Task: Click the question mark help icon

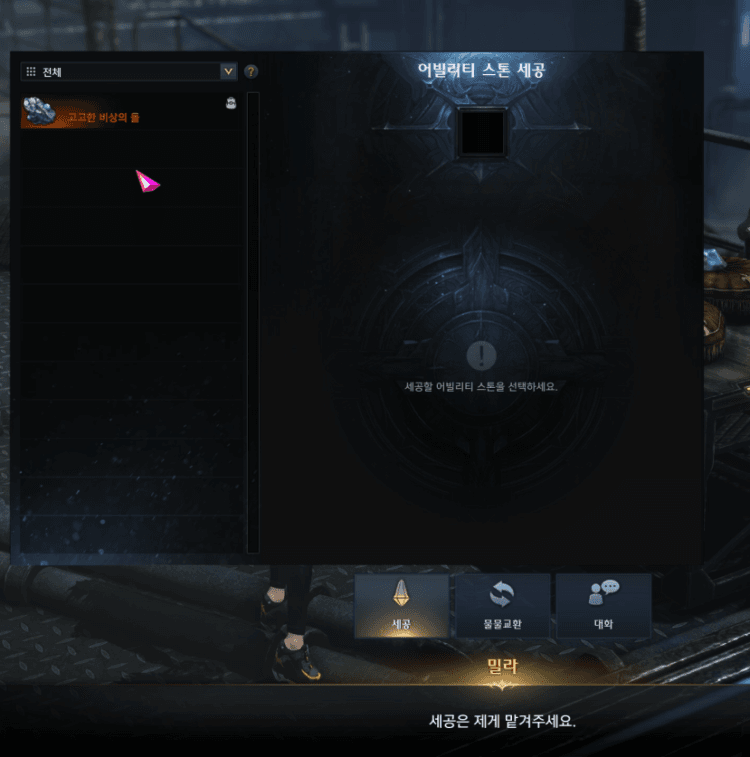Action: point(251,72)
